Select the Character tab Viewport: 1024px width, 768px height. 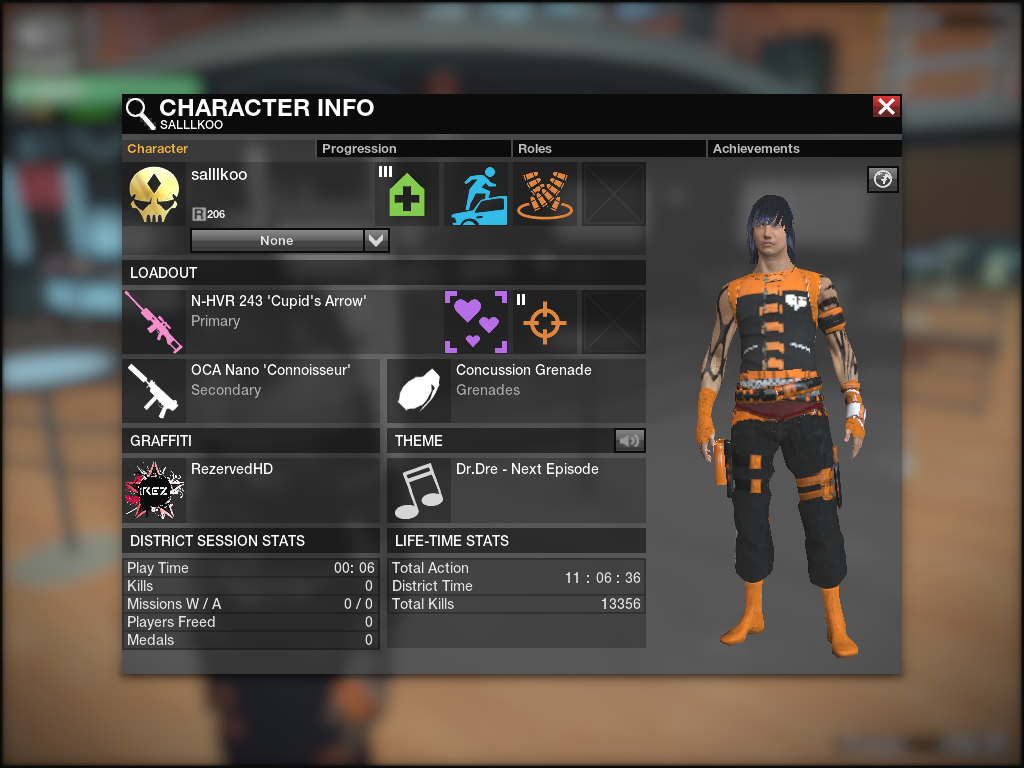[x=158, y=149]
